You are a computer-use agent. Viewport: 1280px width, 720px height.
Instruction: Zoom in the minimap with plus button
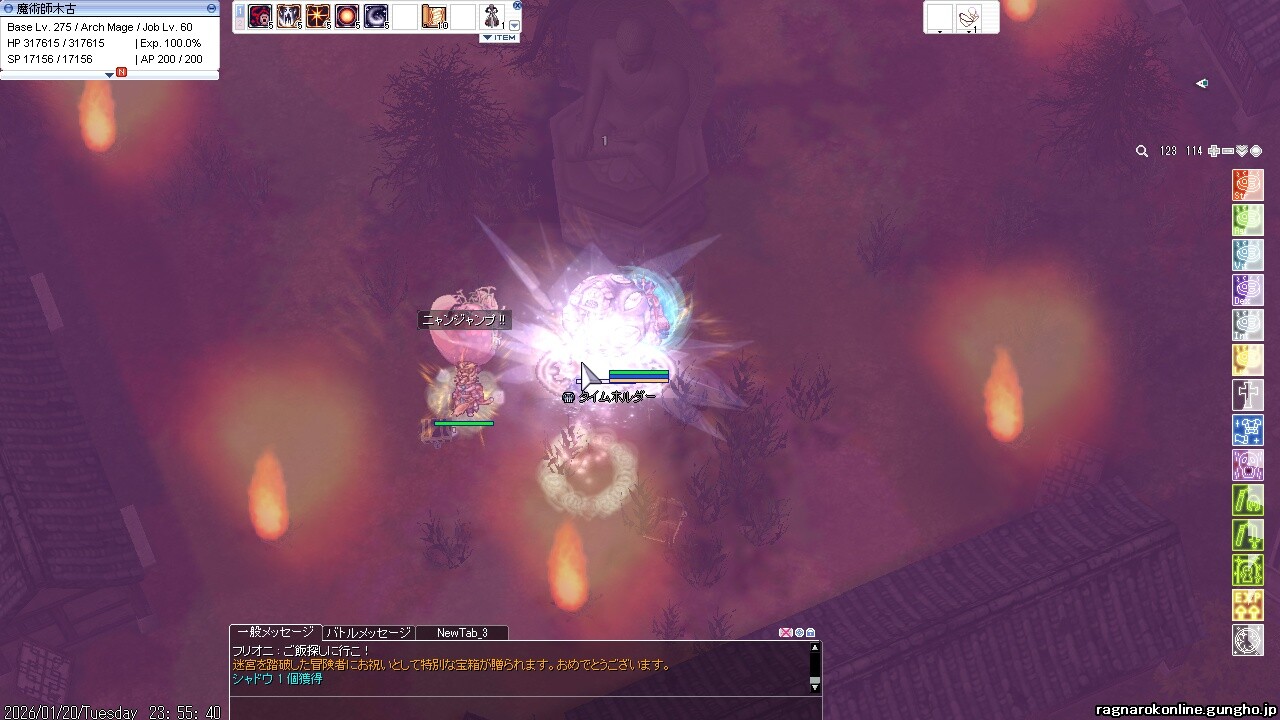coord(1213,151)
